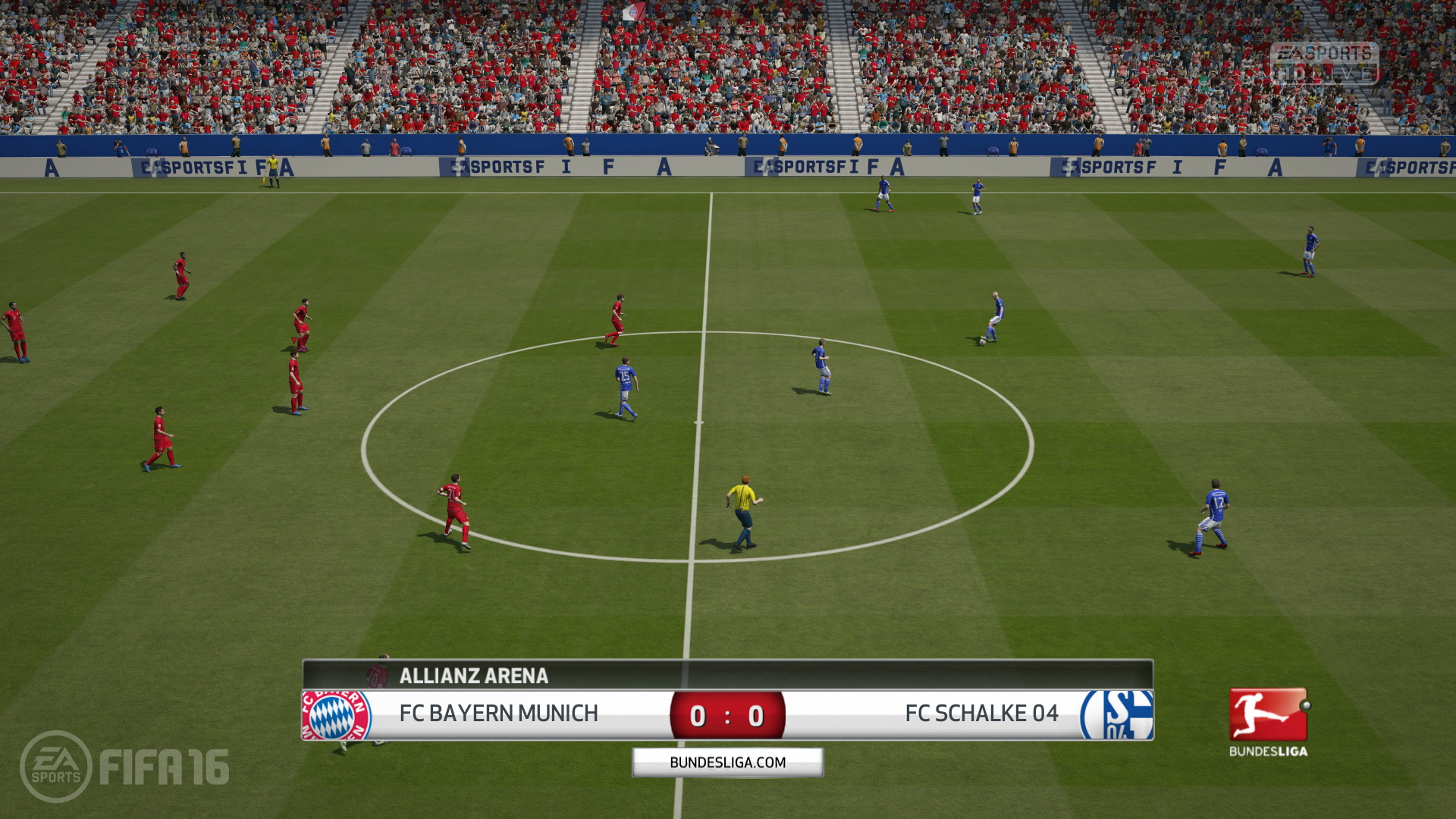Click the FC BAYERN MUNICH team name
This screenshot has width=1456, height=819.
pos(500,714)
